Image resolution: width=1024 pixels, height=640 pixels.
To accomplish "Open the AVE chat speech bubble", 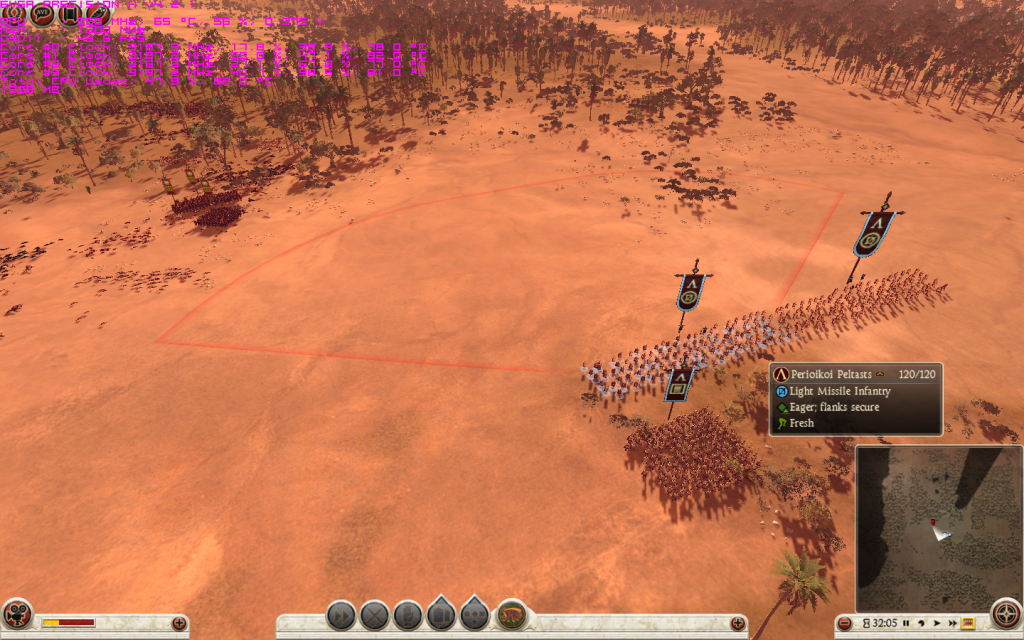I will [x=42, y=14].
